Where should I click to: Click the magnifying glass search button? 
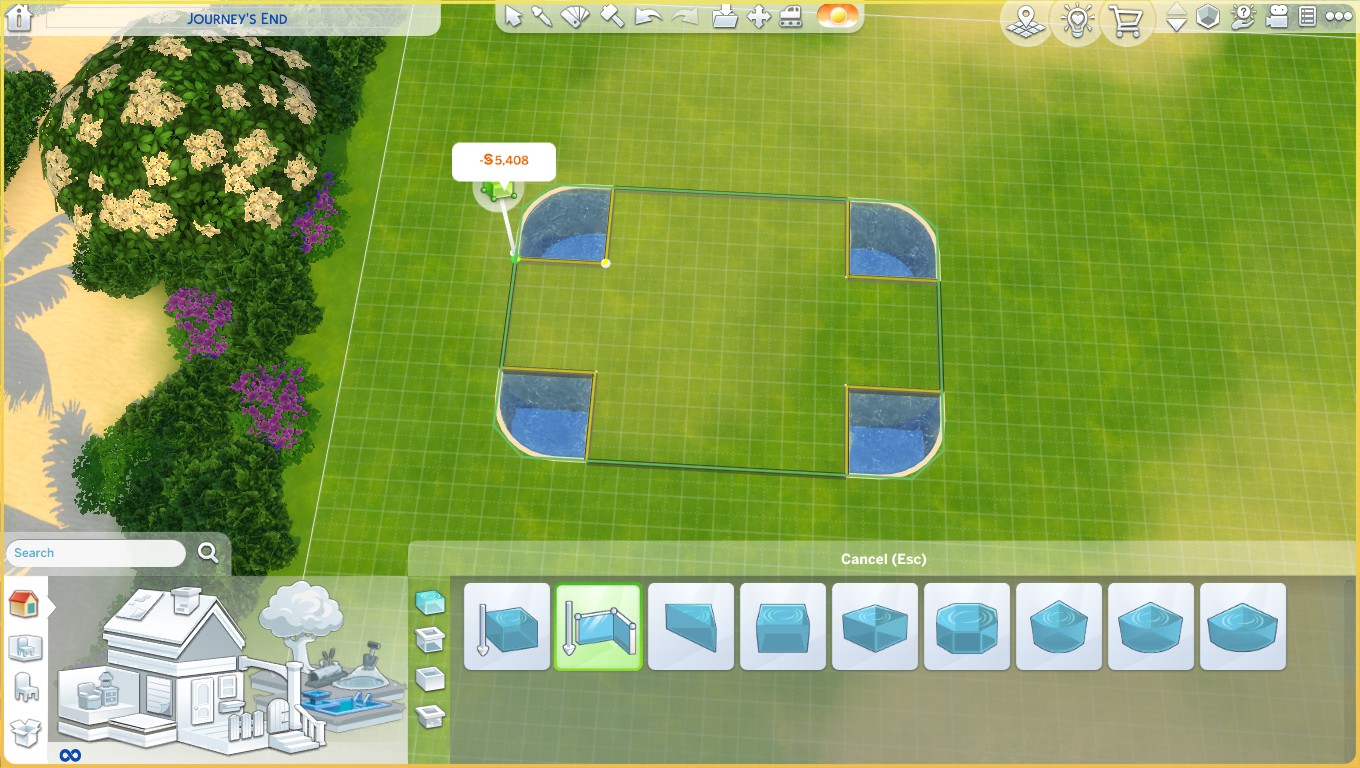208,552
